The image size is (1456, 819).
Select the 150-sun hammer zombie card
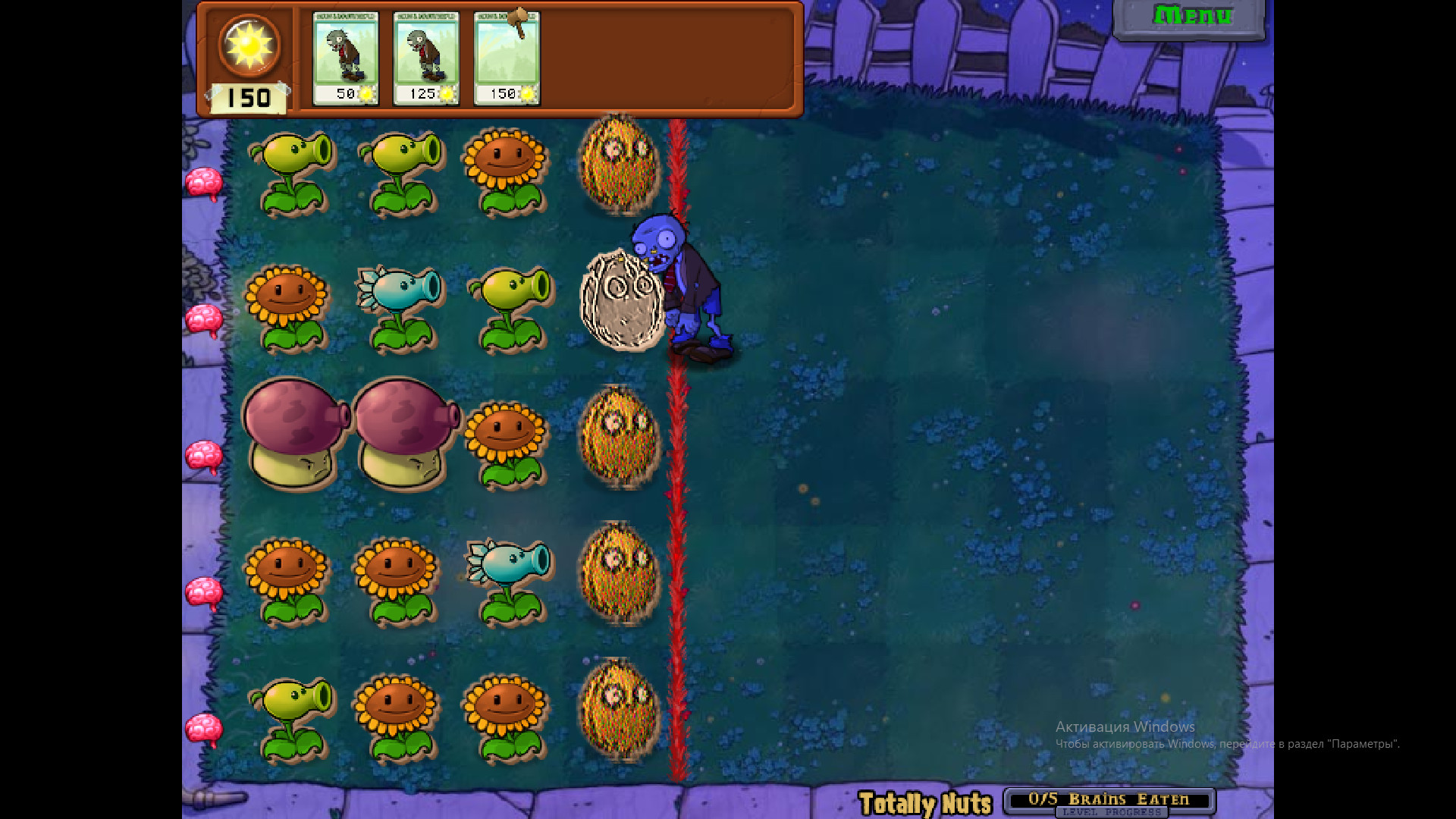pos(507,57)
